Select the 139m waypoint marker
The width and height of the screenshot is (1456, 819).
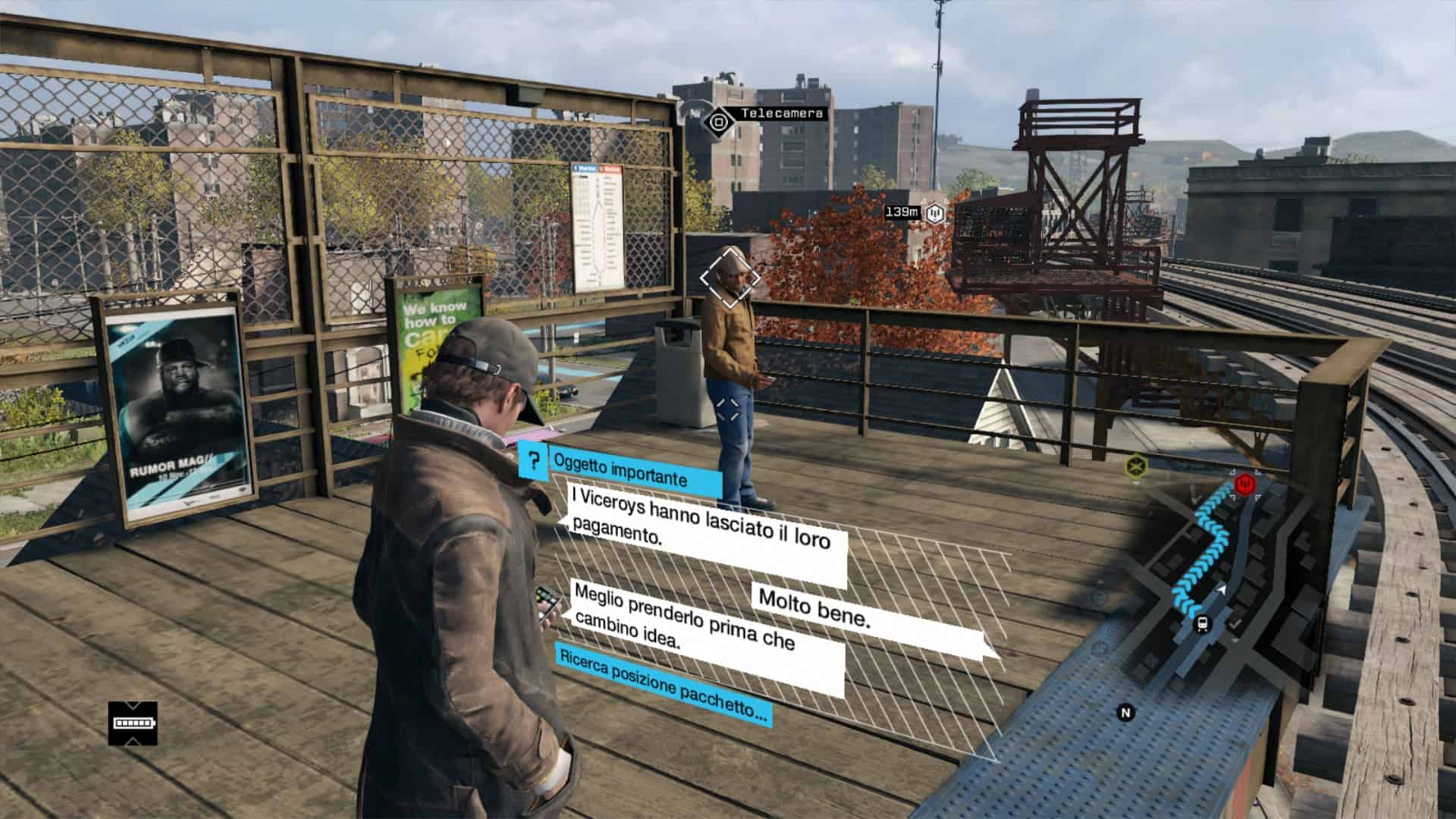click(x=937, y=213)
